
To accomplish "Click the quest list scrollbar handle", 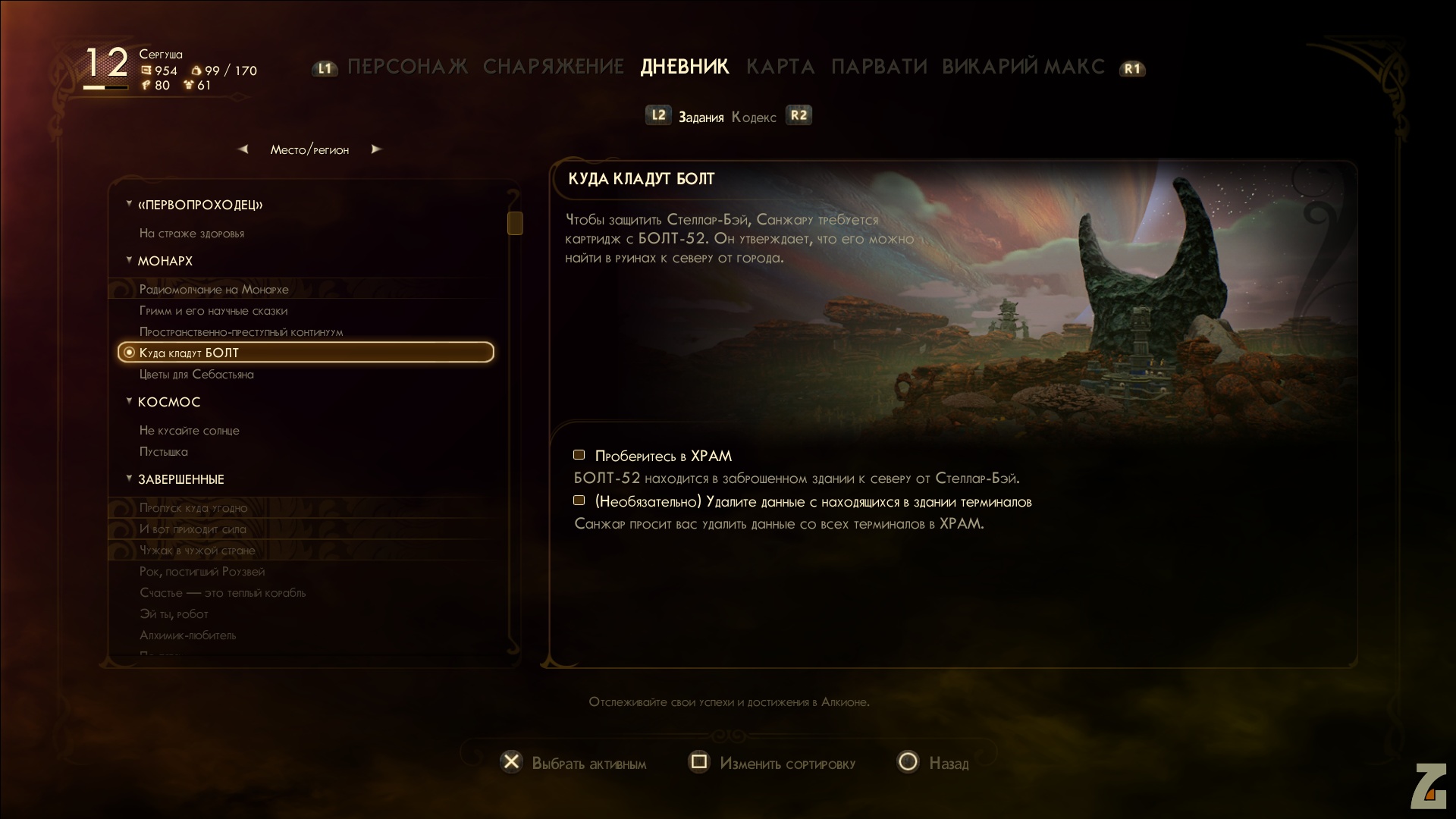I will click(x=515, y=223).
